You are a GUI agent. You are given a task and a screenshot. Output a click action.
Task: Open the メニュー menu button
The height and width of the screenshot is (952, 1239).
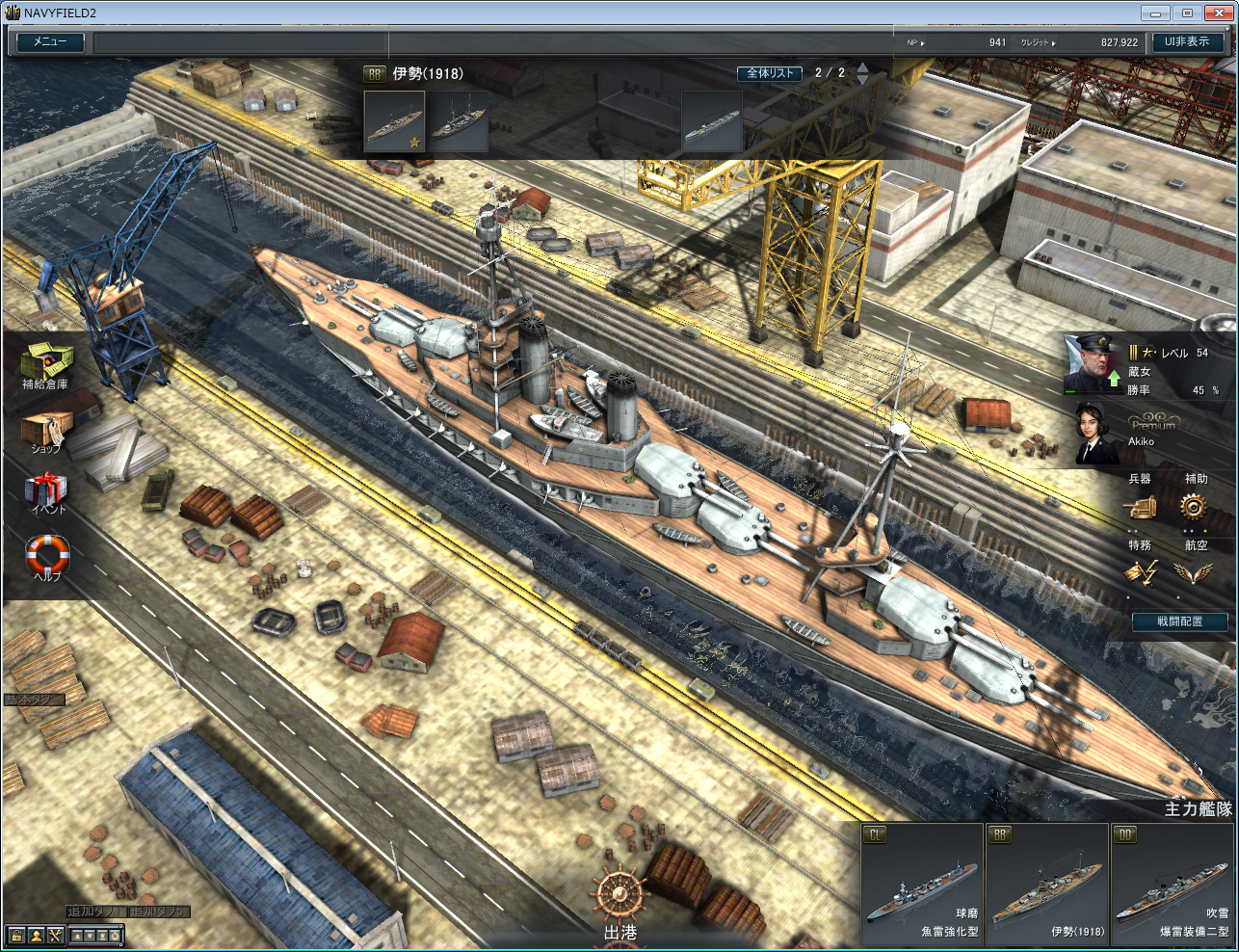tap(50, 42)
